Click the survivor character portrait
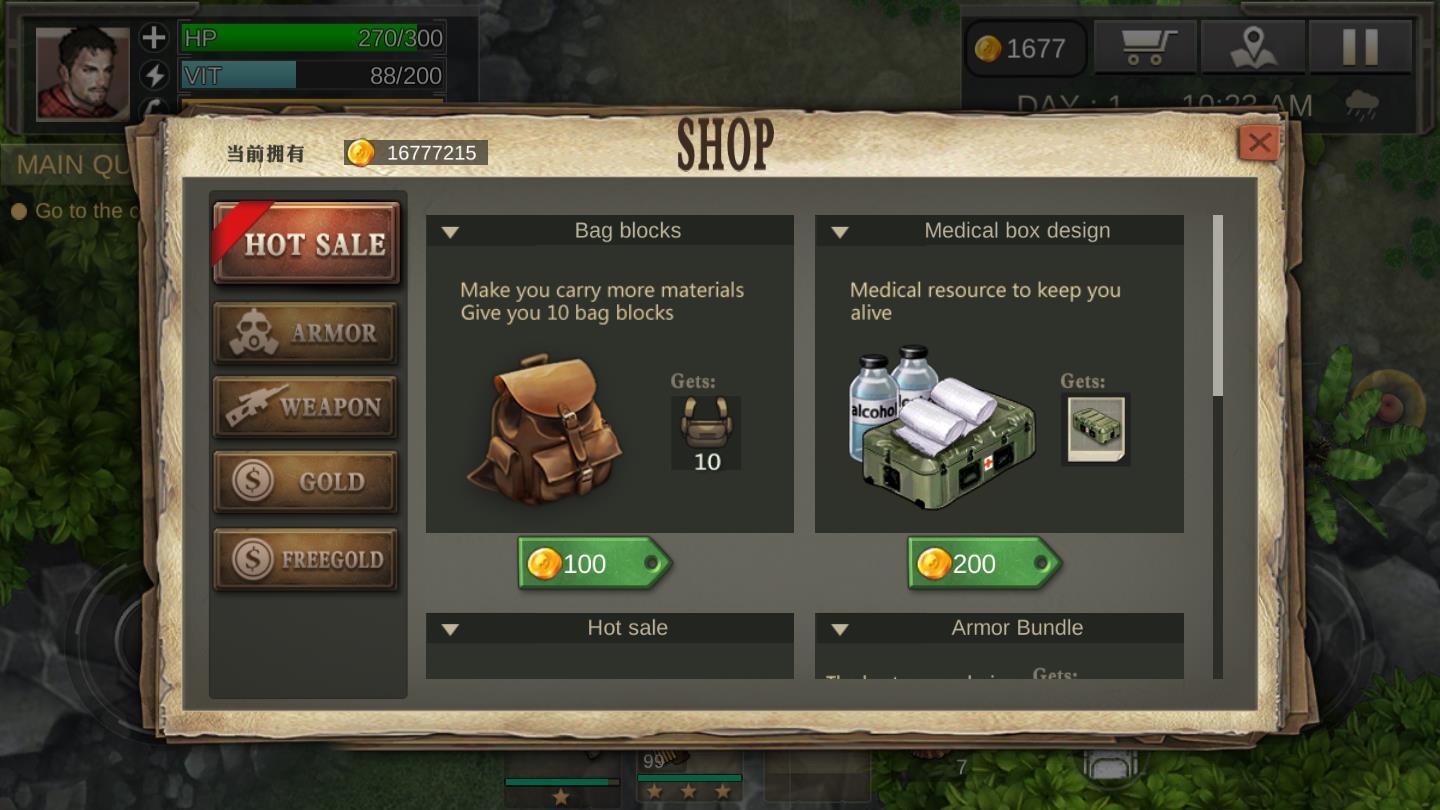 coord(83,73)
